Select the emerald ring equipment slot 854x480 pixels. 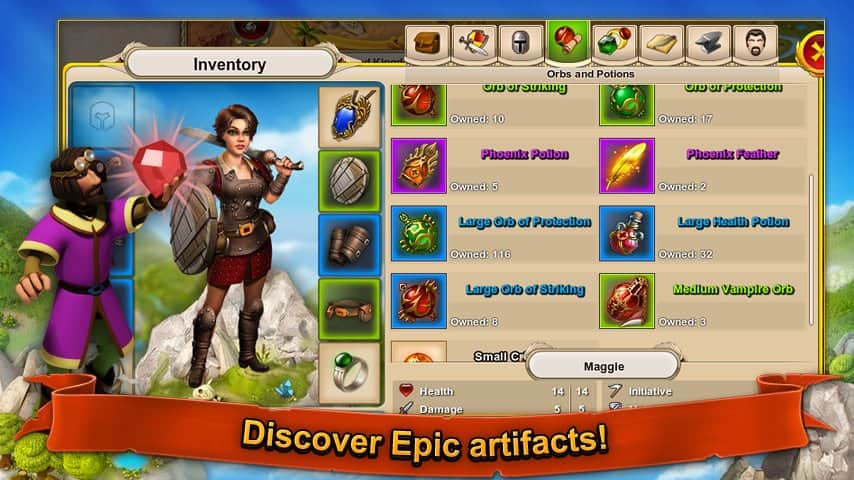pyautogui.click(x=350, y=372)
